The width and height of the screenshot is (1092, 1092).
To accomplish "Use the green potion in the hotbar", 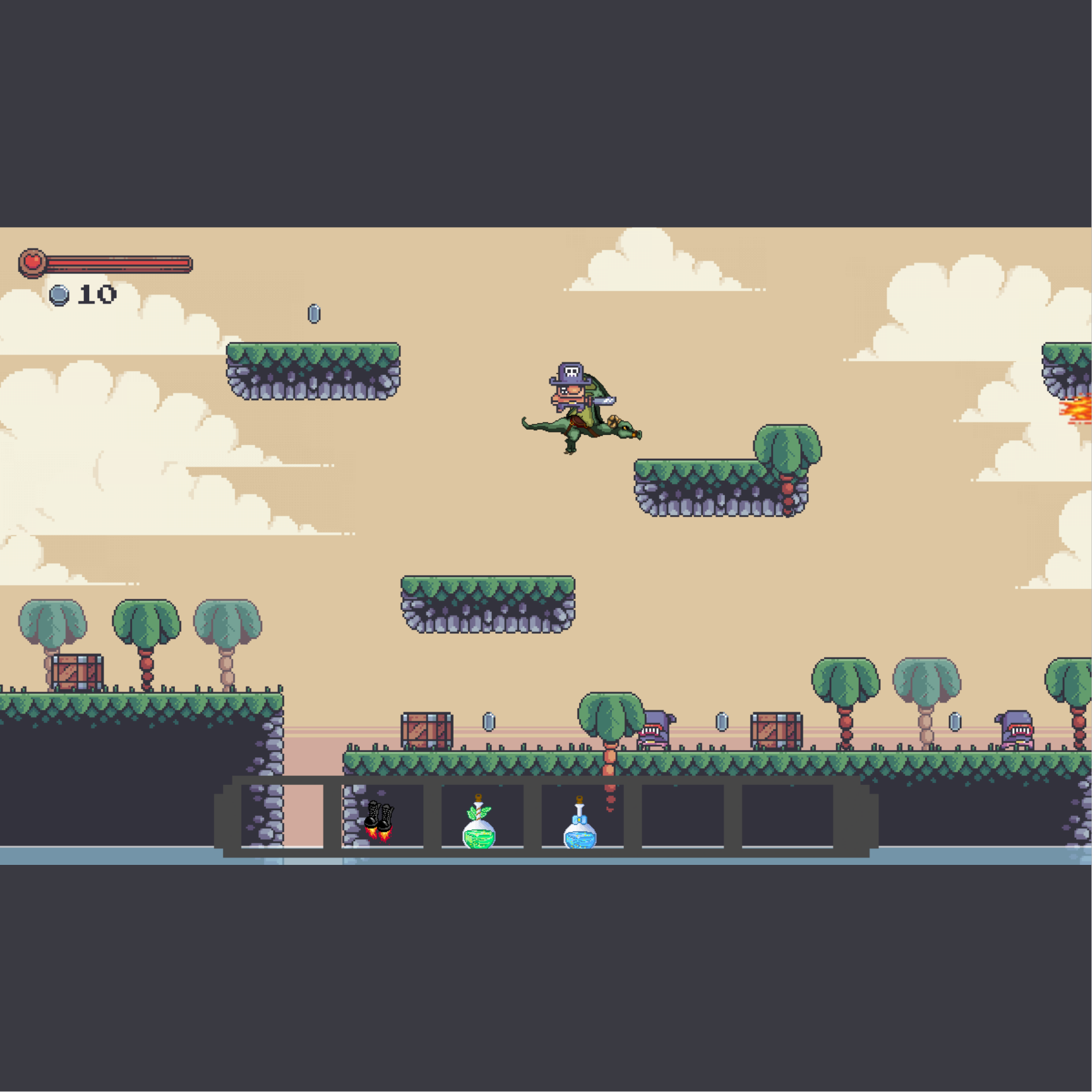I will point(480,822).
